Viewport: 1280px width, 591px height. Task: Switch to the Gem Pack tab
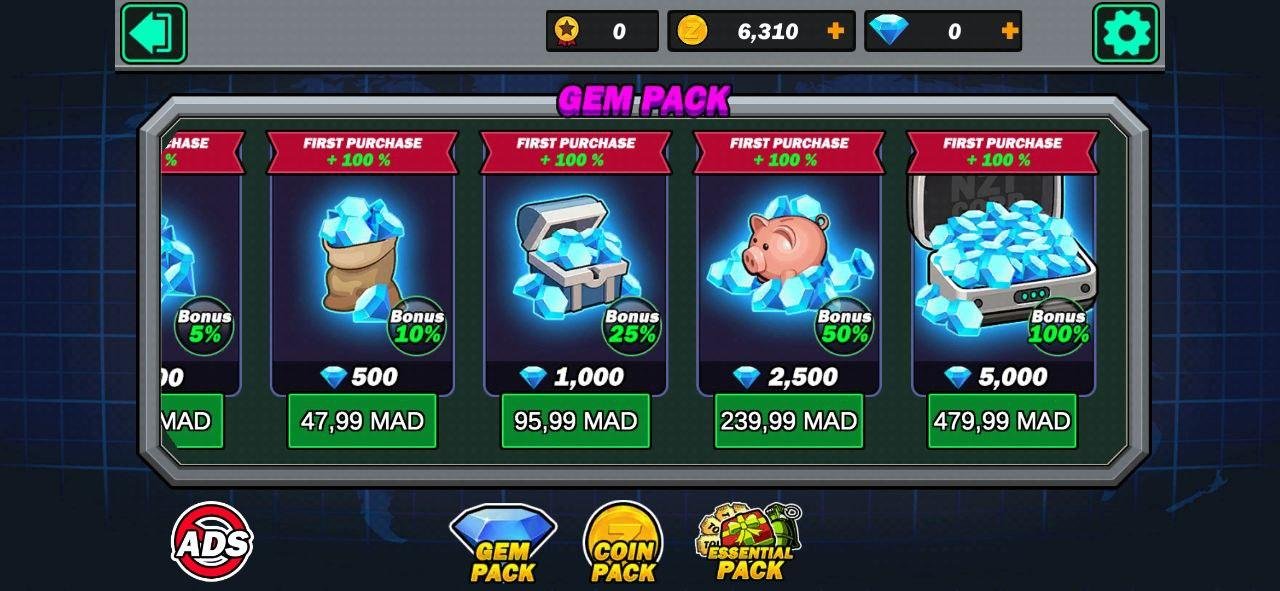coord(503,543)
